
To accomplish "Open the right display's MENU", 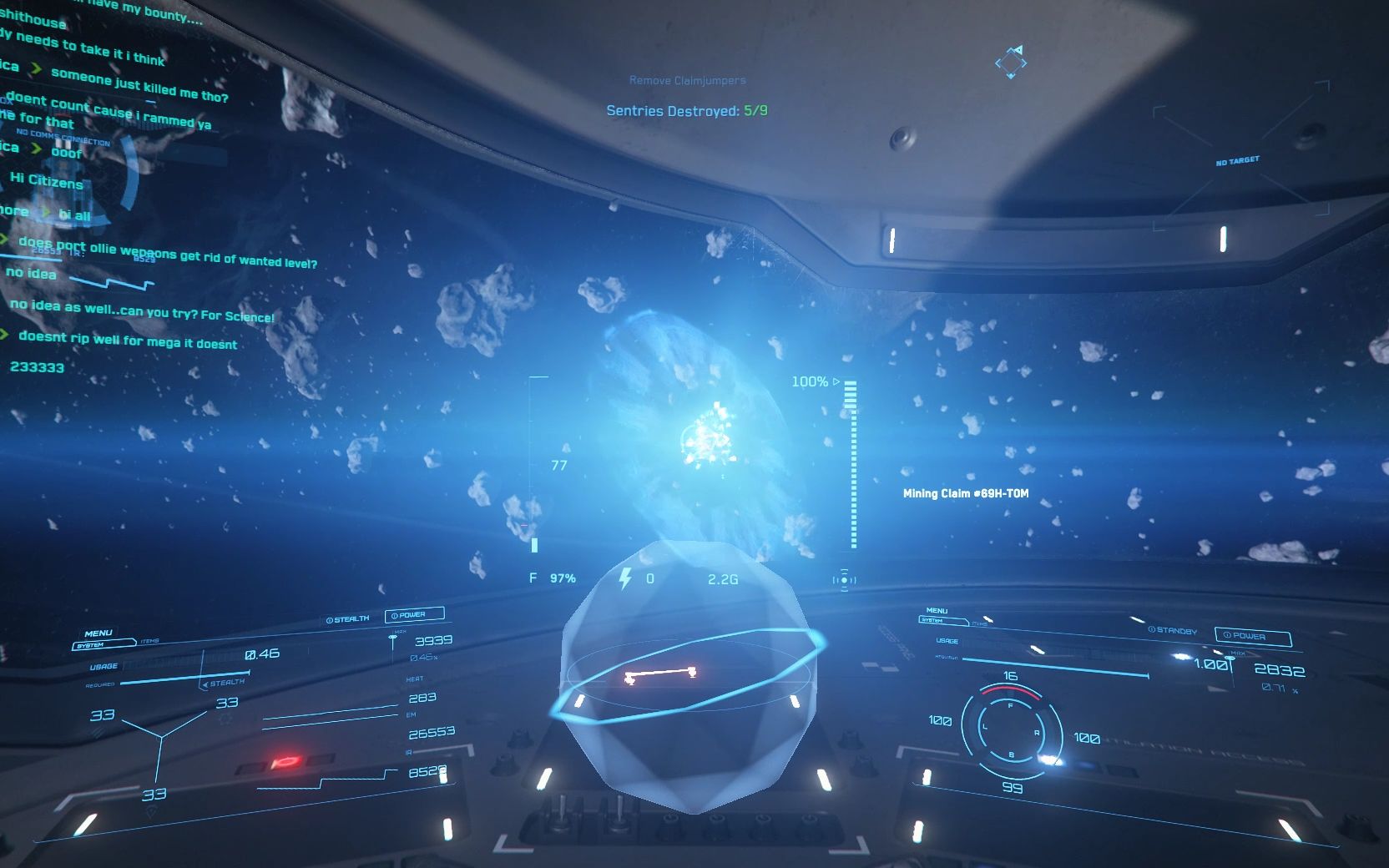I will point(937,611).
